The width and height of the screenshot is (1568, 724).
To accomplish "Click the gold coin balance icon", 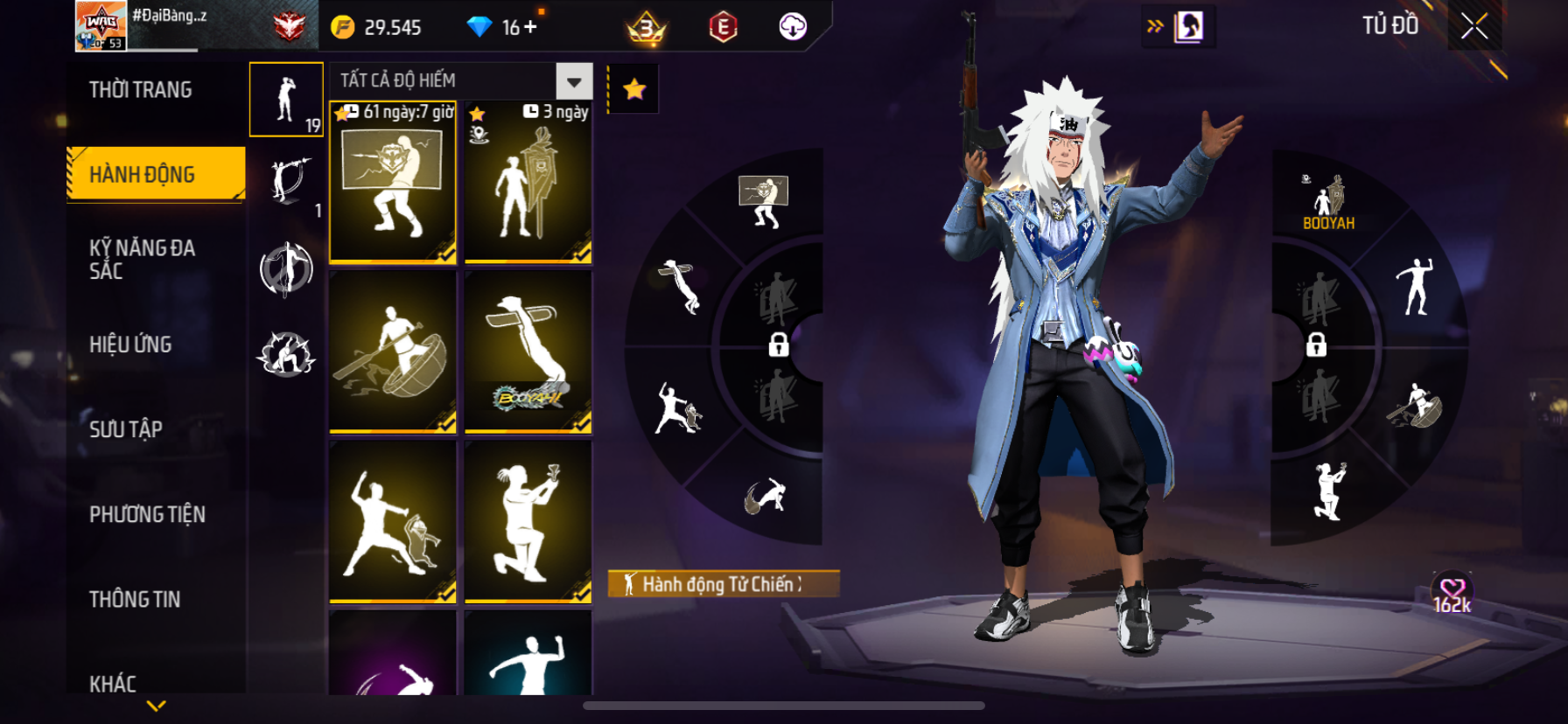I will pyautogui.click(x=343, y=27).
